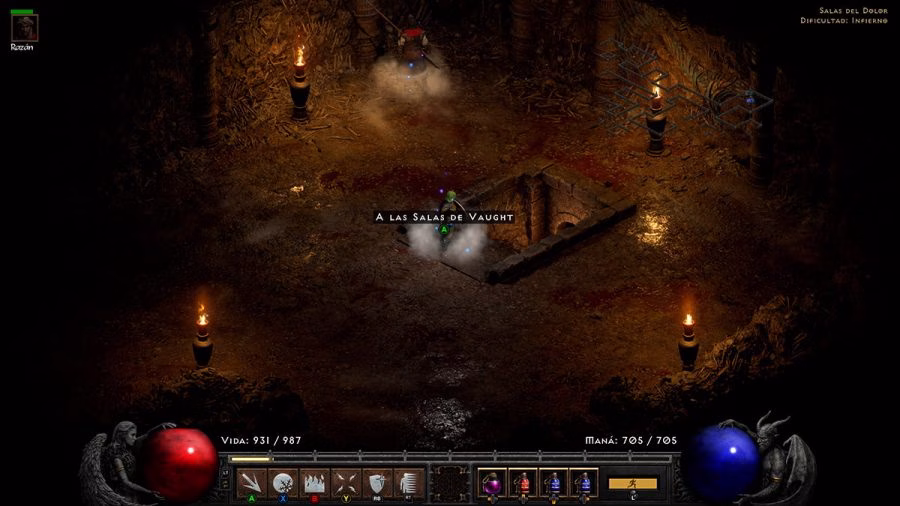Viewport: 900px width, 506px height.
Task: Activate the multiple arrows skill icon
Action: [252, 483]
